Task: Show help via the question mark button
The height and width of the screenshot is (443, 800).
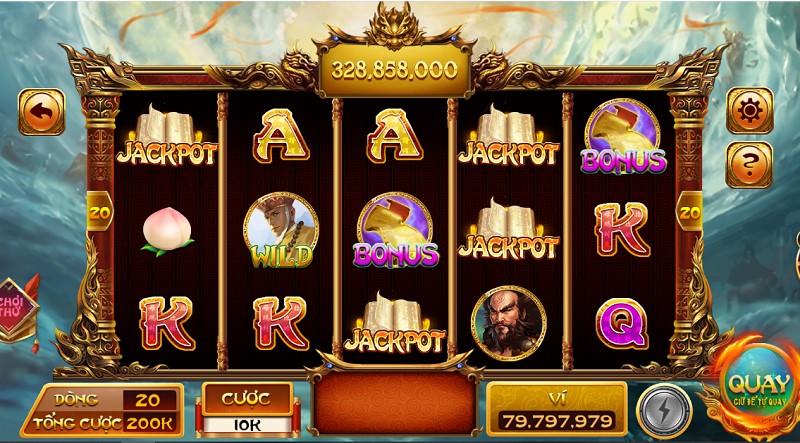Action: (x=749, y=163)
